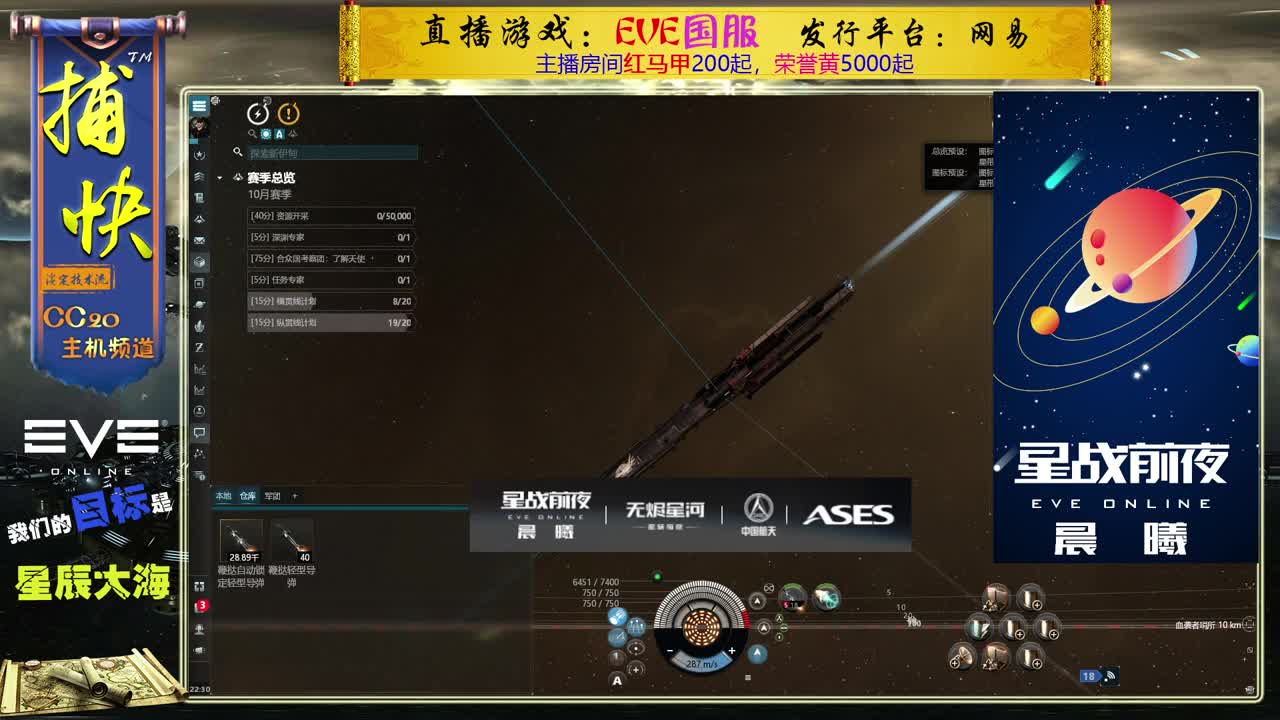Toggle the A autopilot button near the capacitor
The image size is (1280, 720).
coord(617,681)
